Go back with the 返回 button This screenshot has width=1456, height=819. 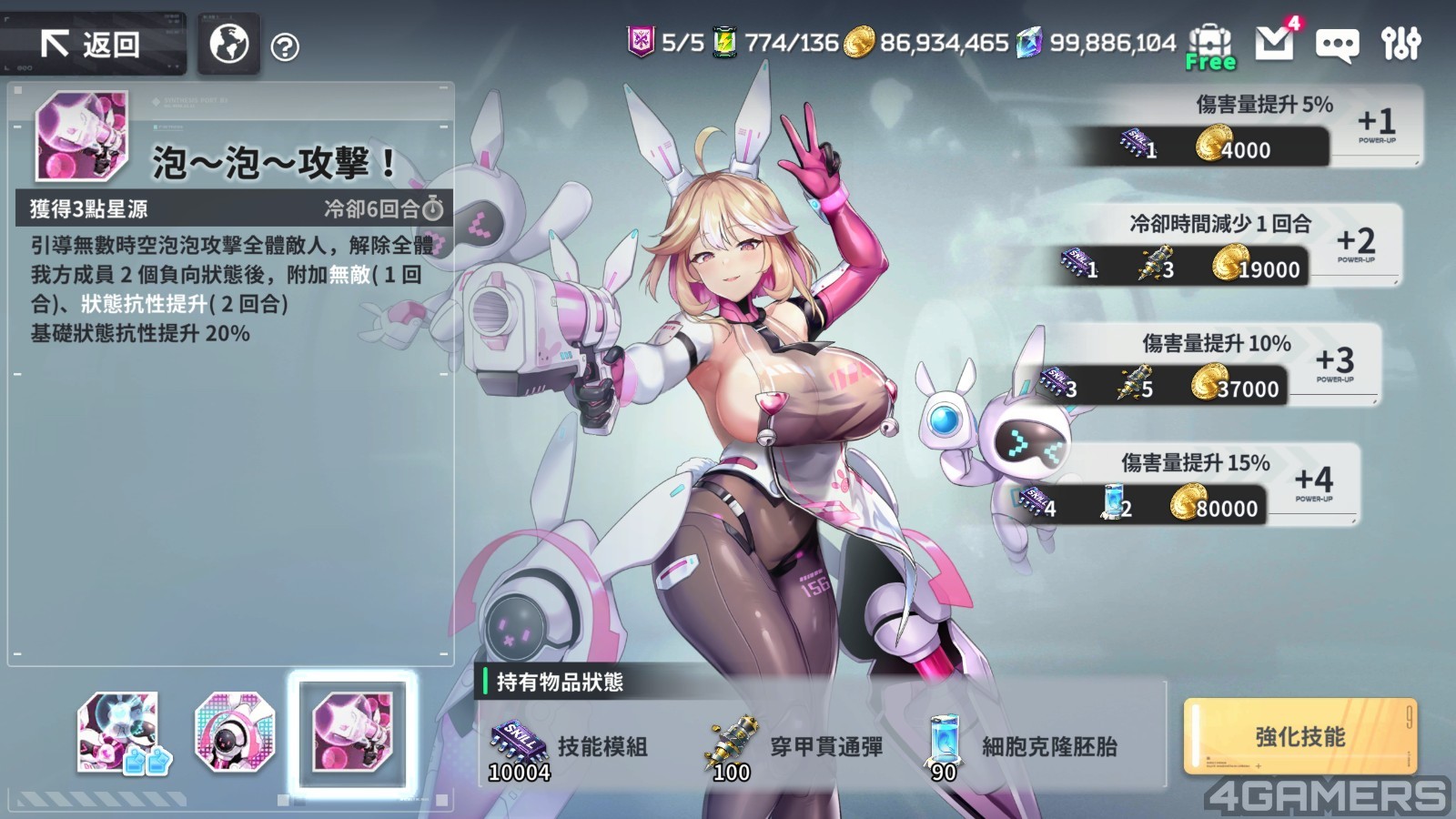(91, 44)
